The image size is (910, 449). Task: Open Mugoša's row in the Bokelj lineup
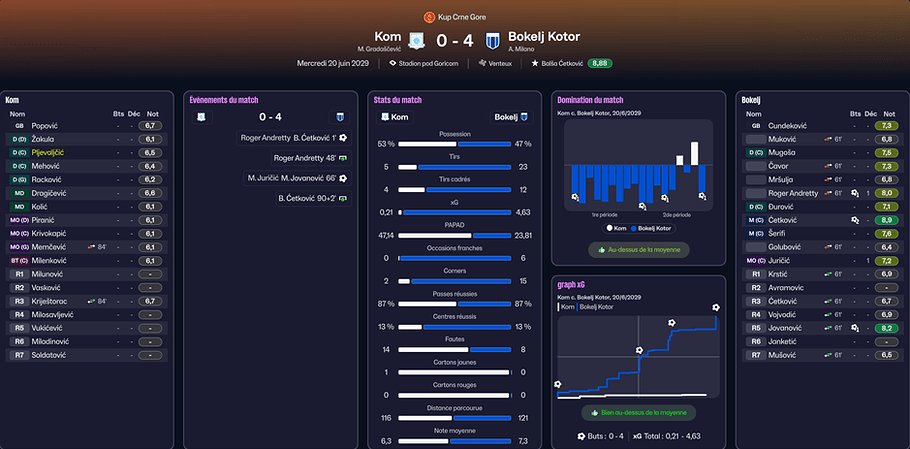(x=783, y=153)
